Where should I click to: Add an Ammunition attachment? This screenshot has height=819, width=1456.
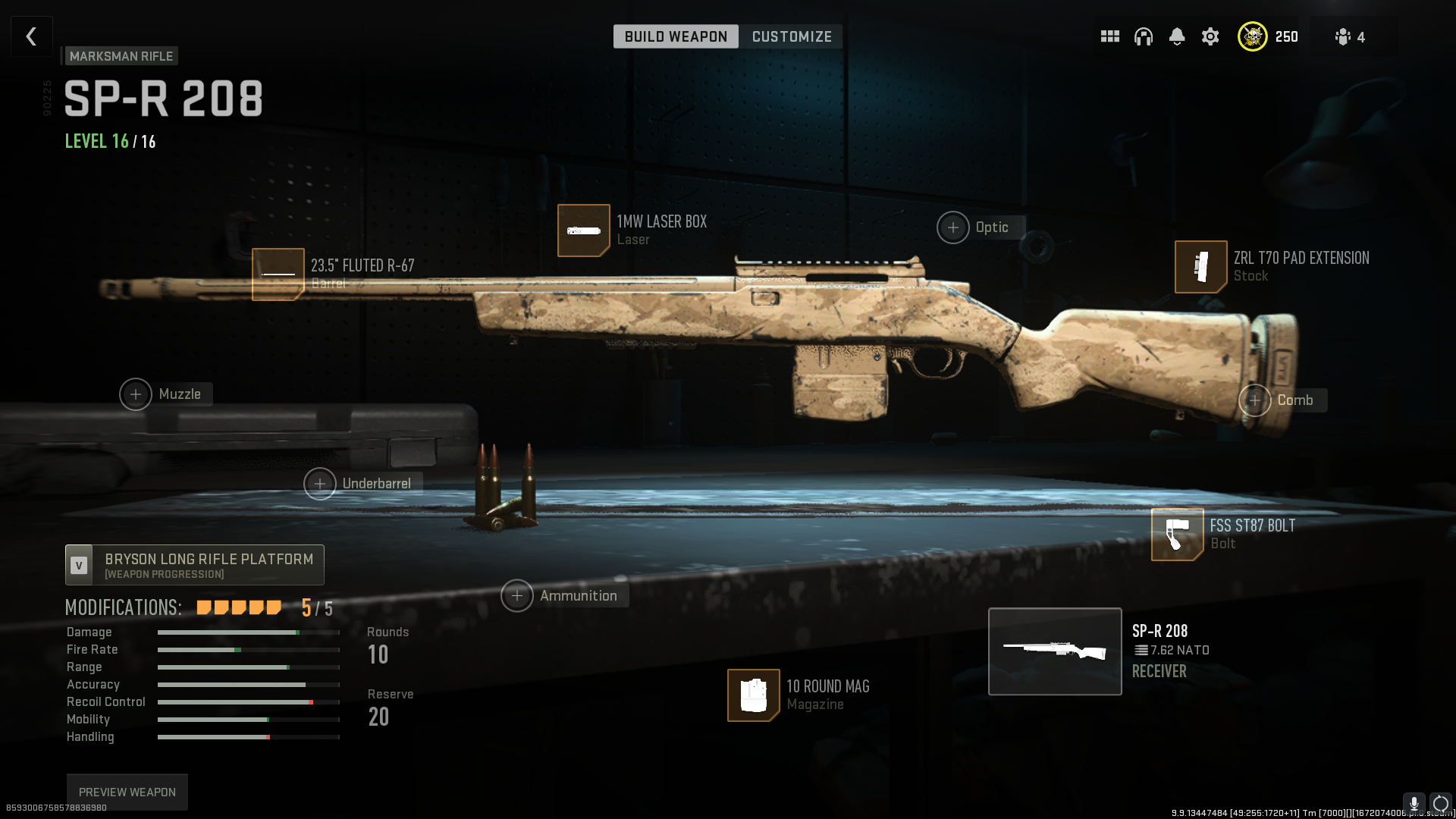pyautogui.click(x=517, y=596)
